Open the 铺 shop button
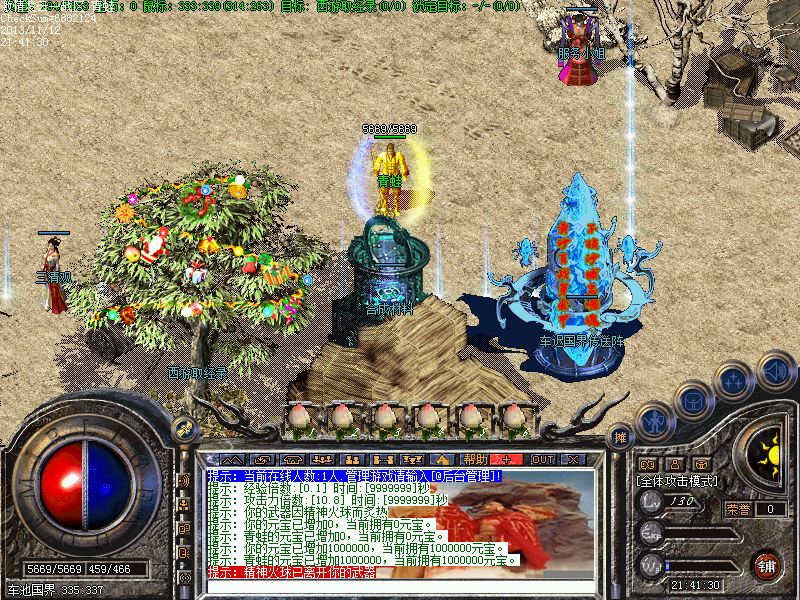This screenshot has height=600, width=800. [x=766, y=565]
